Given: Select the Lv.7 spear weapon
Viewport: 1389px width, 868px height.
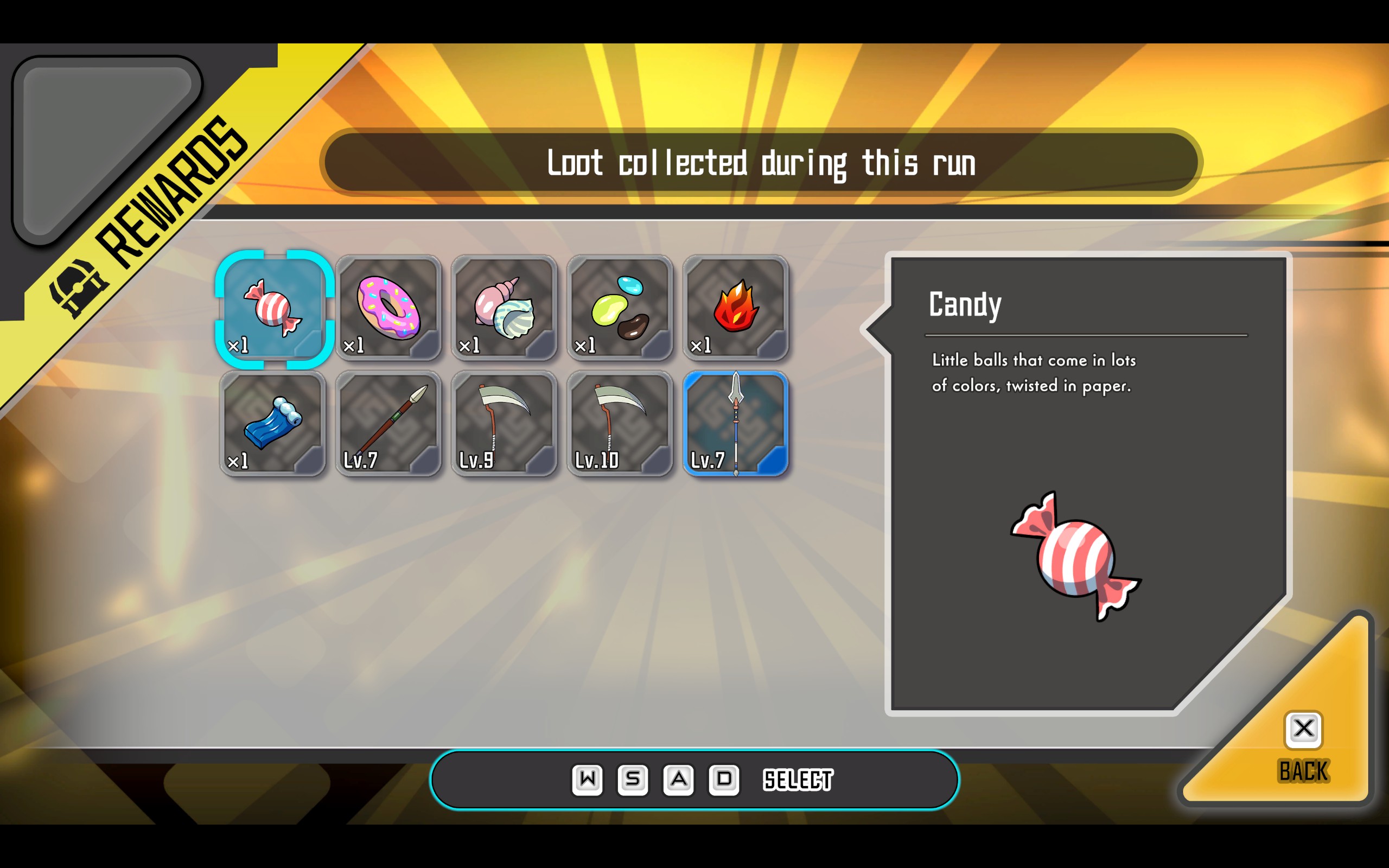Looking at the screenshot, I should pyautogui.click(x=735, y=424).
